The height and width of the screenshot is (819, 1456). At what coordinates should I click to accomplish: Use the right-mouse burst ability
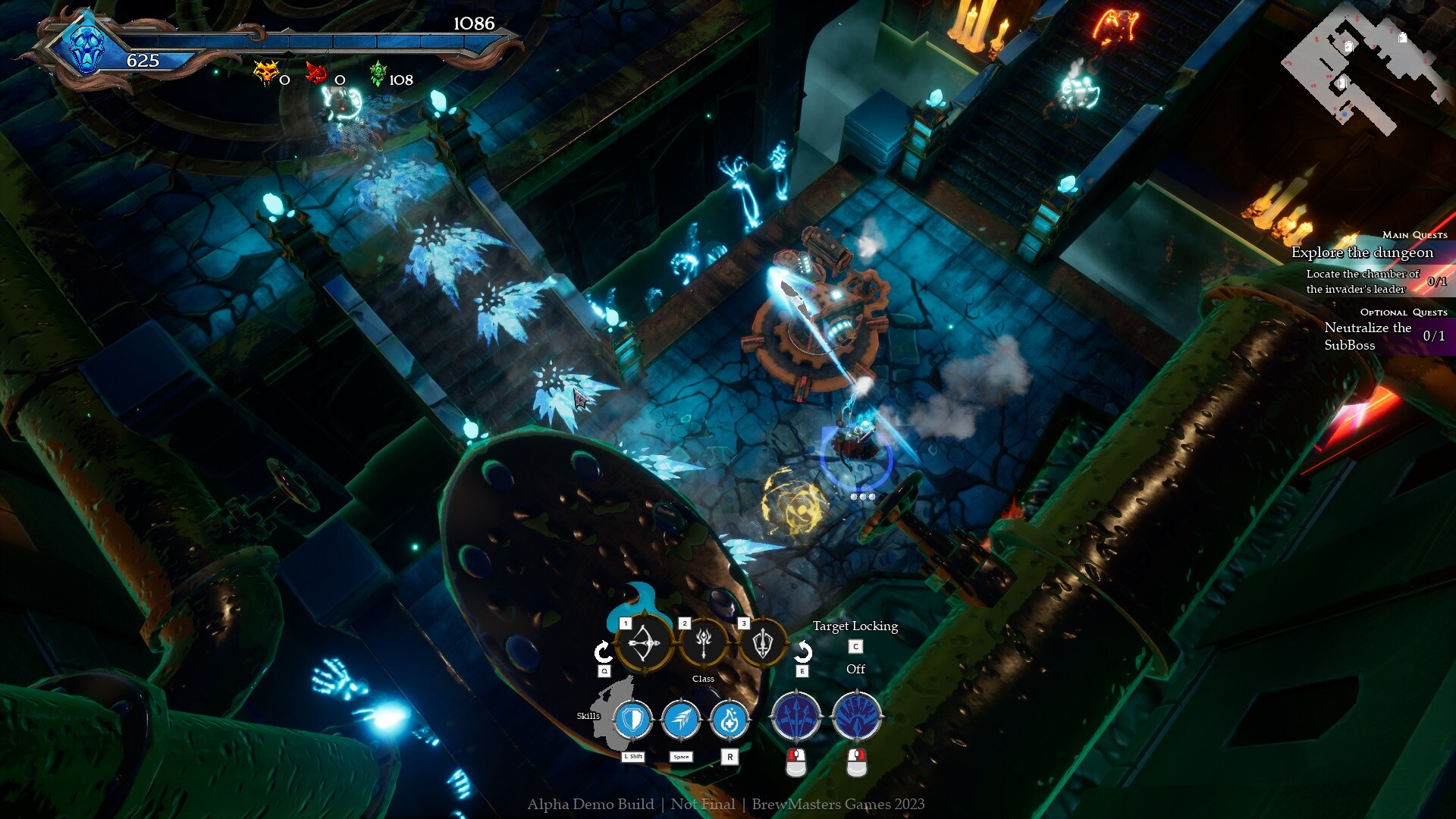coord(857,716)
